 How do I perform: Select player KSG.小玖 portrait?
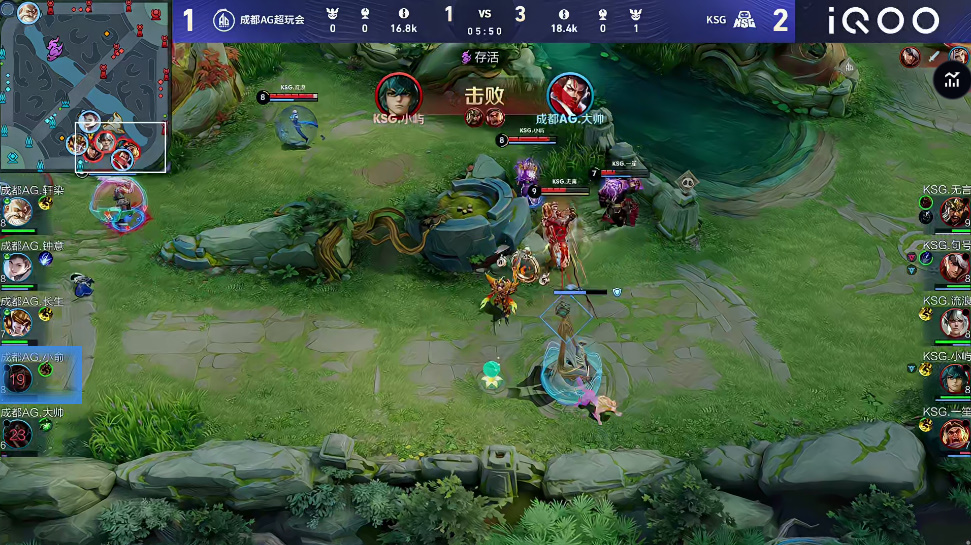coord(953,378)
